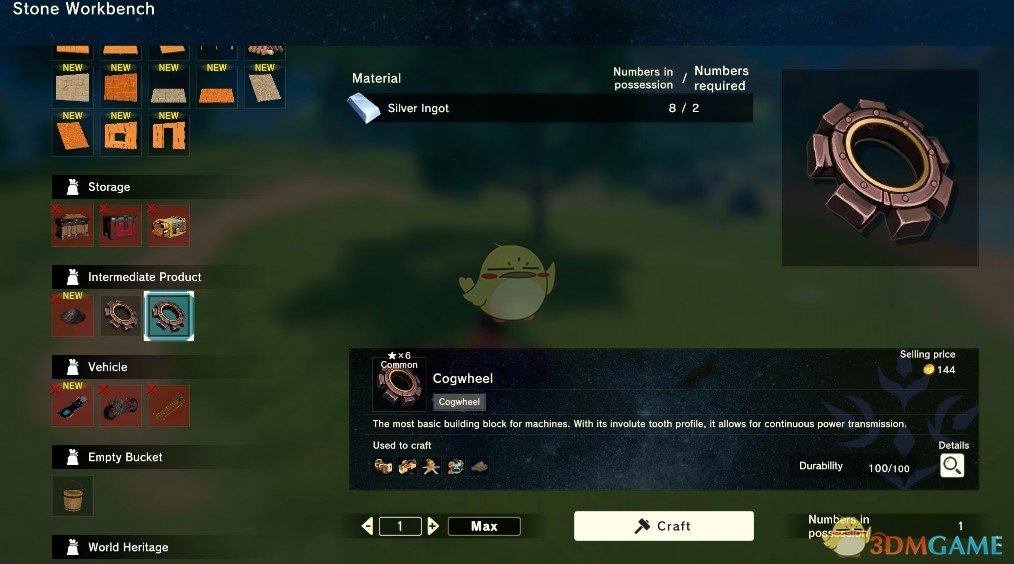Set craft quantity to Max
Viewport: 1014px width, 564px height.
point(484,526)
